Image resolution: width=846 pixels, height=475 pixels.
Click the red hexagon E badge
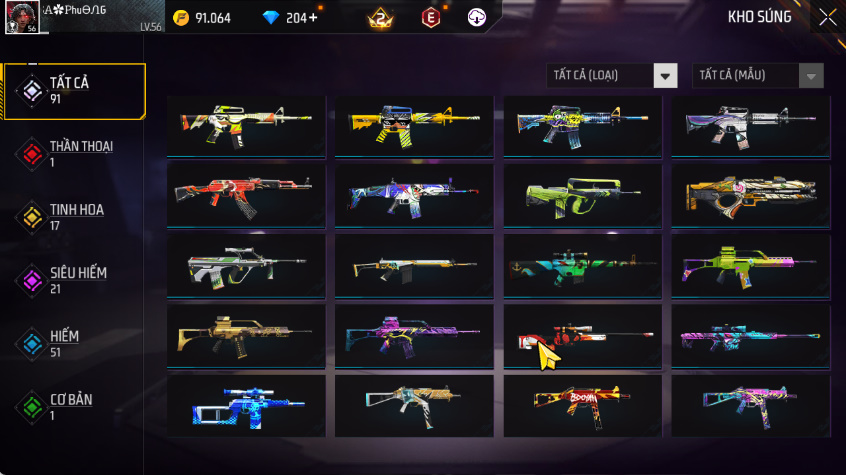click(431, 18)
